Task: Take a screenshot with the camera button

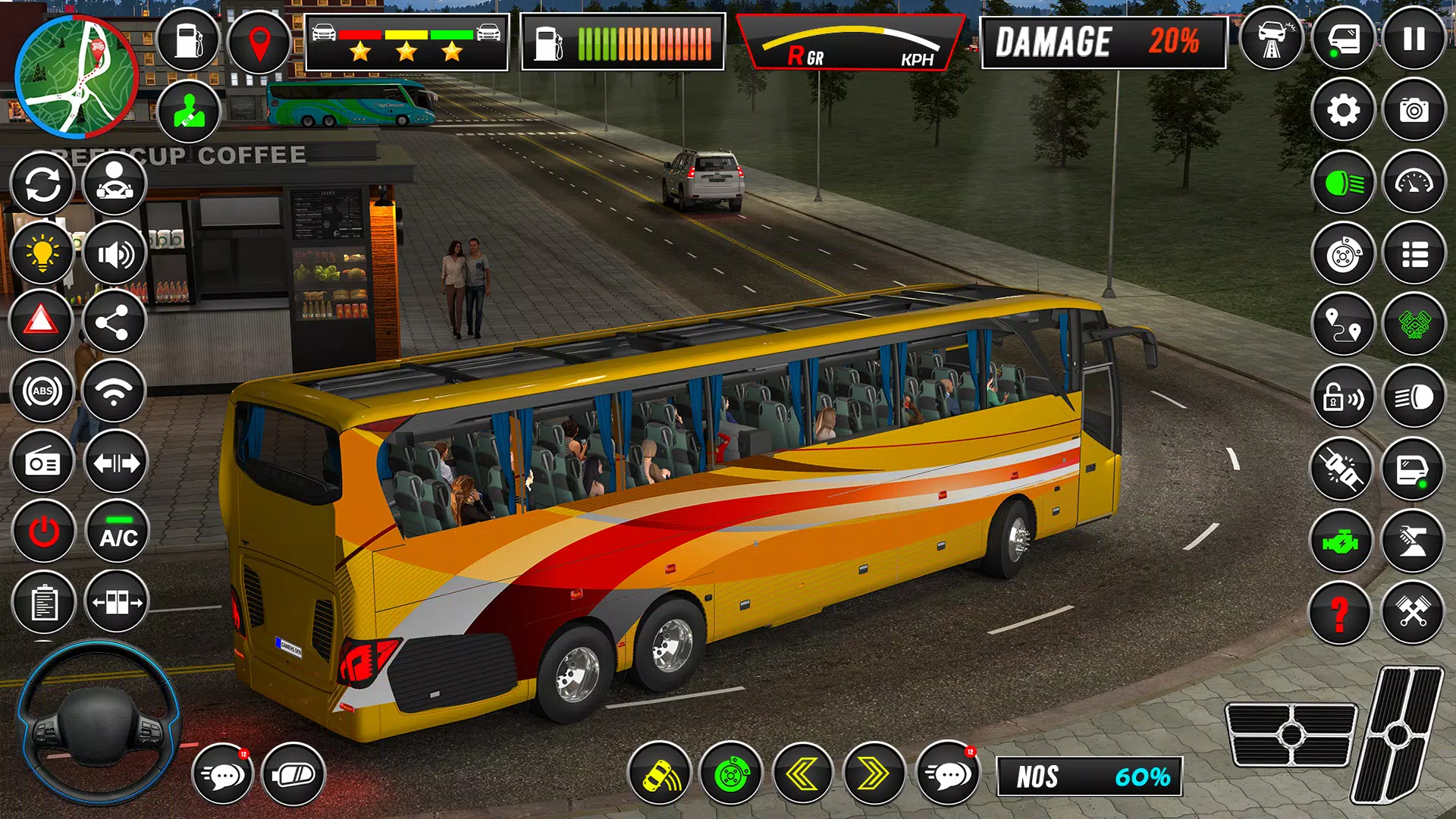Action: [x=1414, y=111]
